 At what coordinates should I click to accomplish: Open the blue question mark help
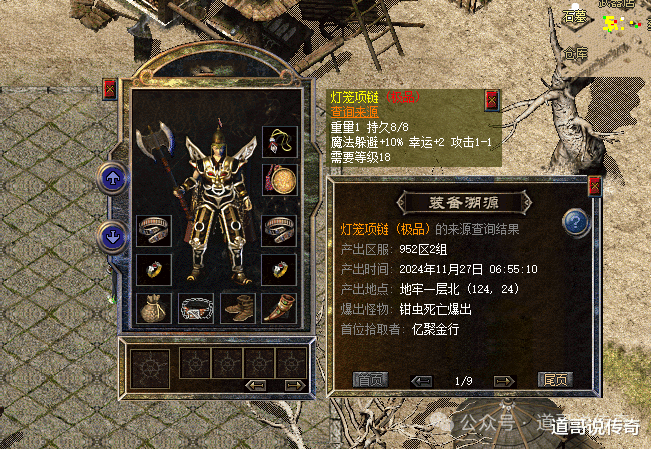click(x=575, y=222)
